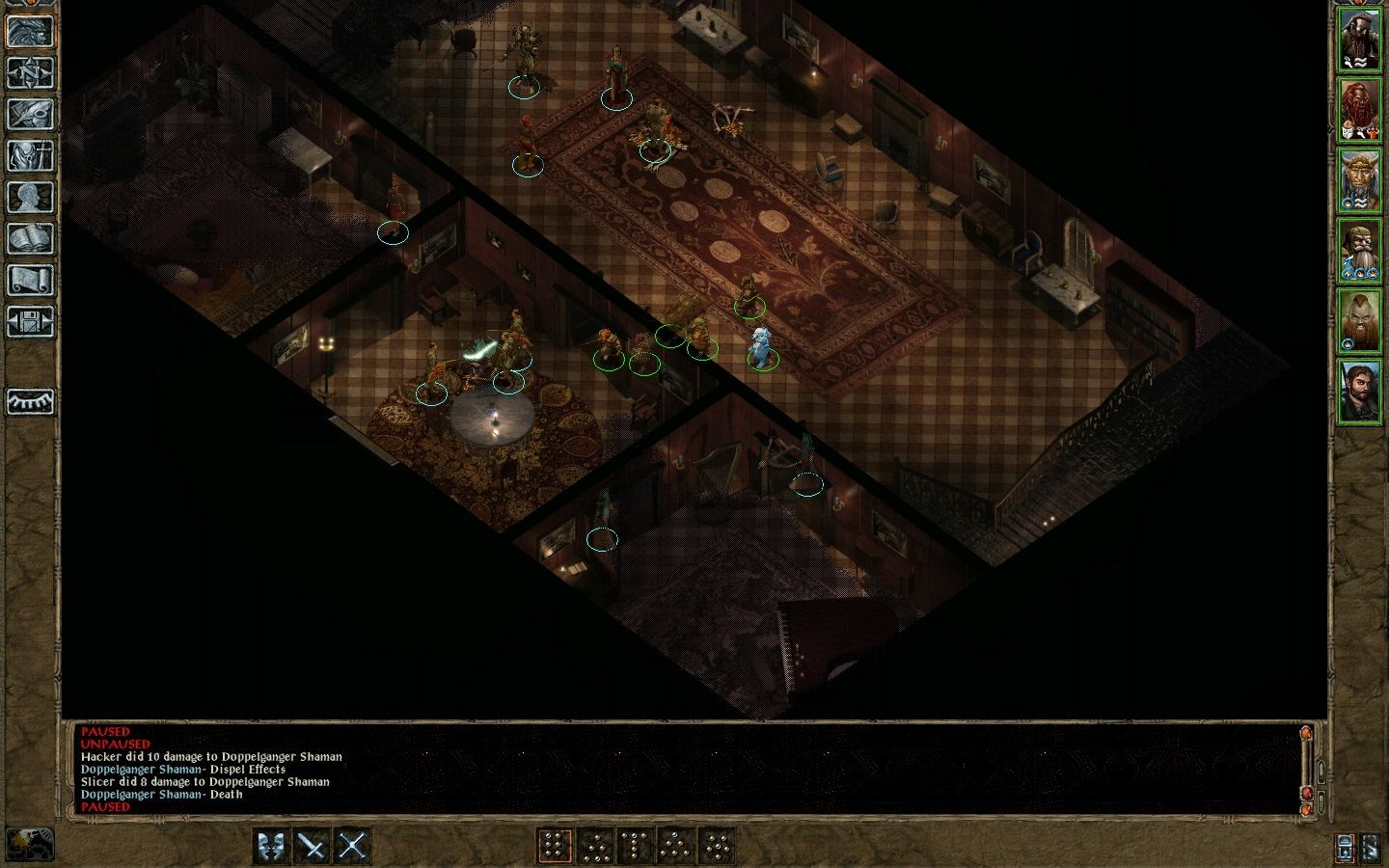Open the inventory screen icon
This screenshot has width=1389, height=868.
pyautogui.click(x=30, y=155)
